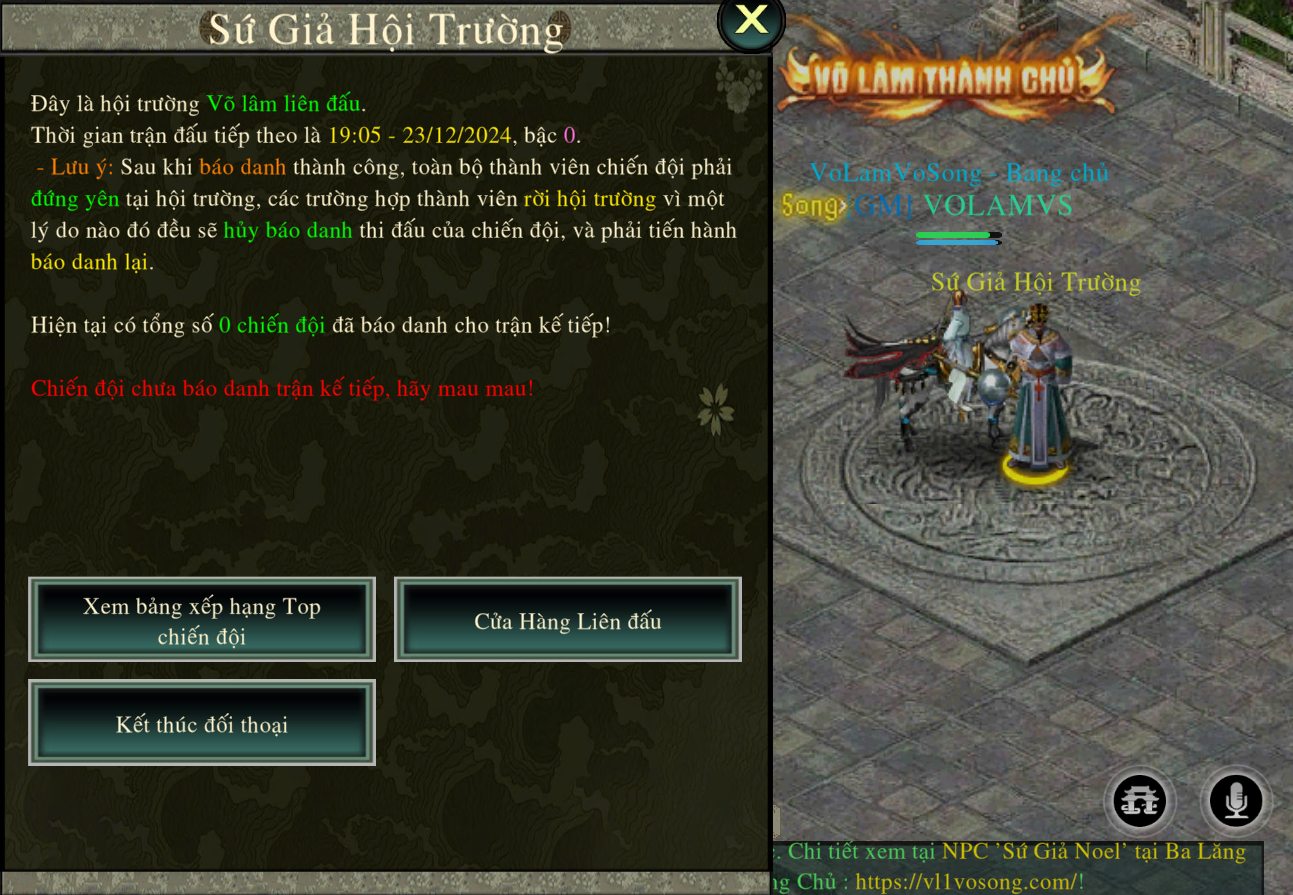Close the Sứ Giả Hội Trường dialog
Screen dimensions: 1293x895
coord(751,21)
